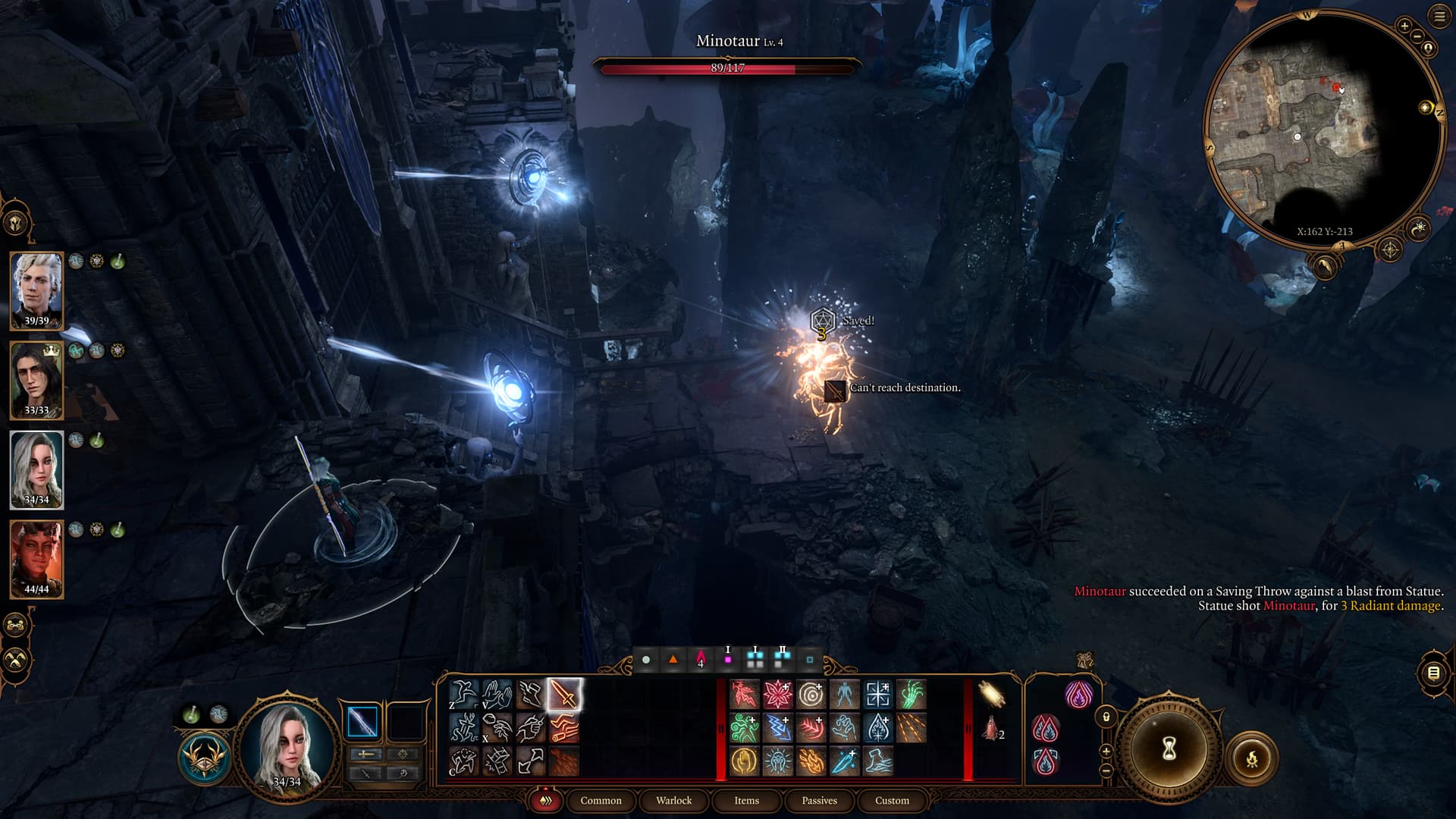Image resolution: width=1456 pixels, height=819 pixels.
Task: Cast the green skeletal hand spell
Action: point(911,694)
